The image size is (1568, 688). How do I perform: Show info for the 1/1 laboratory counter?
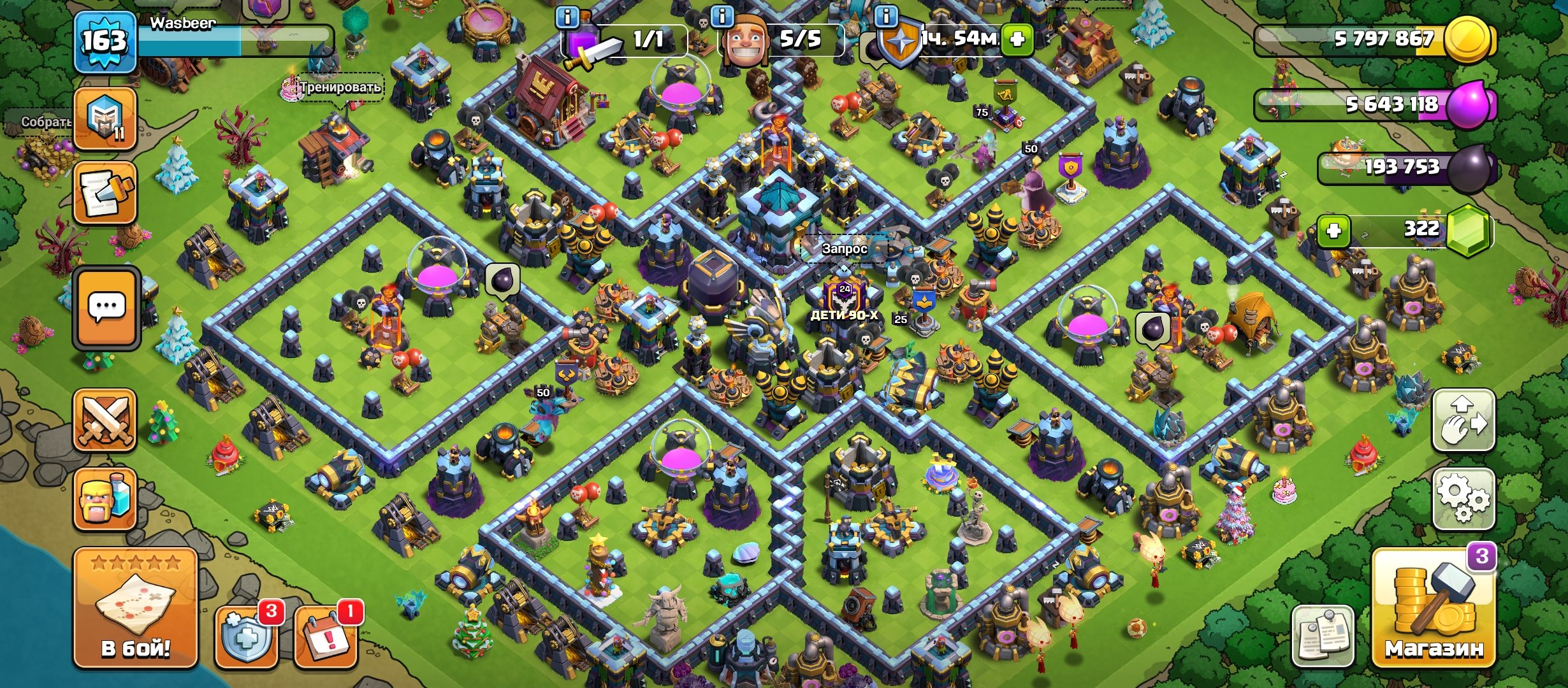coord(567,17)
